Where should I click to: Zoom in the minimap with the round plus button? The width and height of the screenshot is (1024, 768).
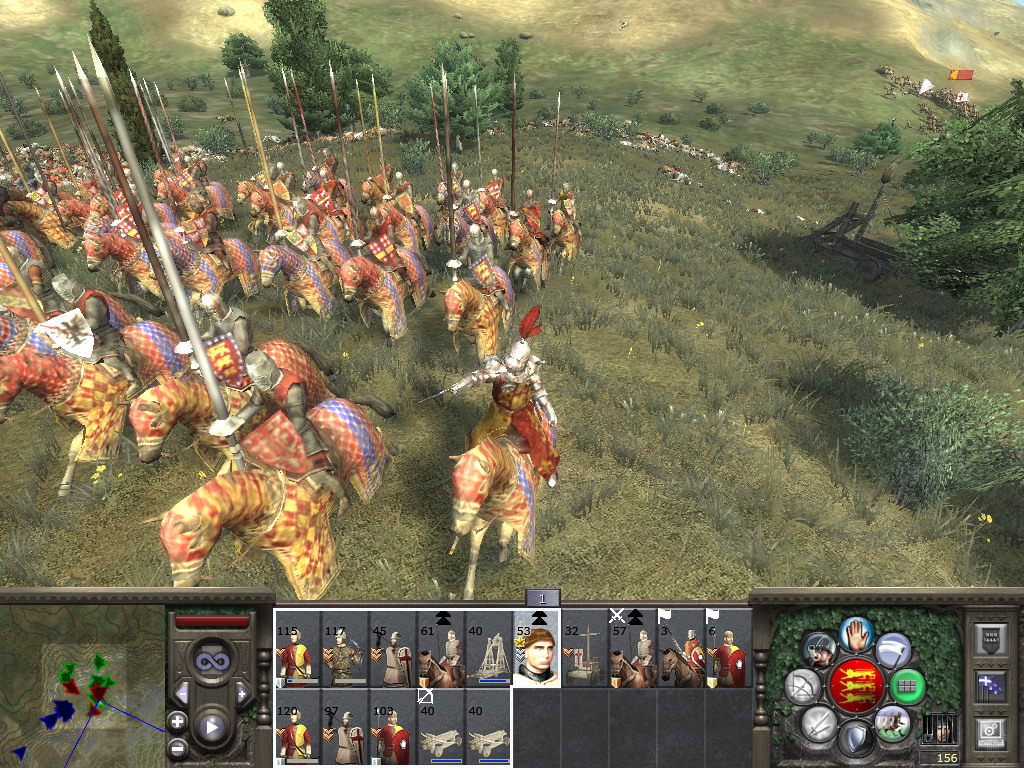pos(177,720)
